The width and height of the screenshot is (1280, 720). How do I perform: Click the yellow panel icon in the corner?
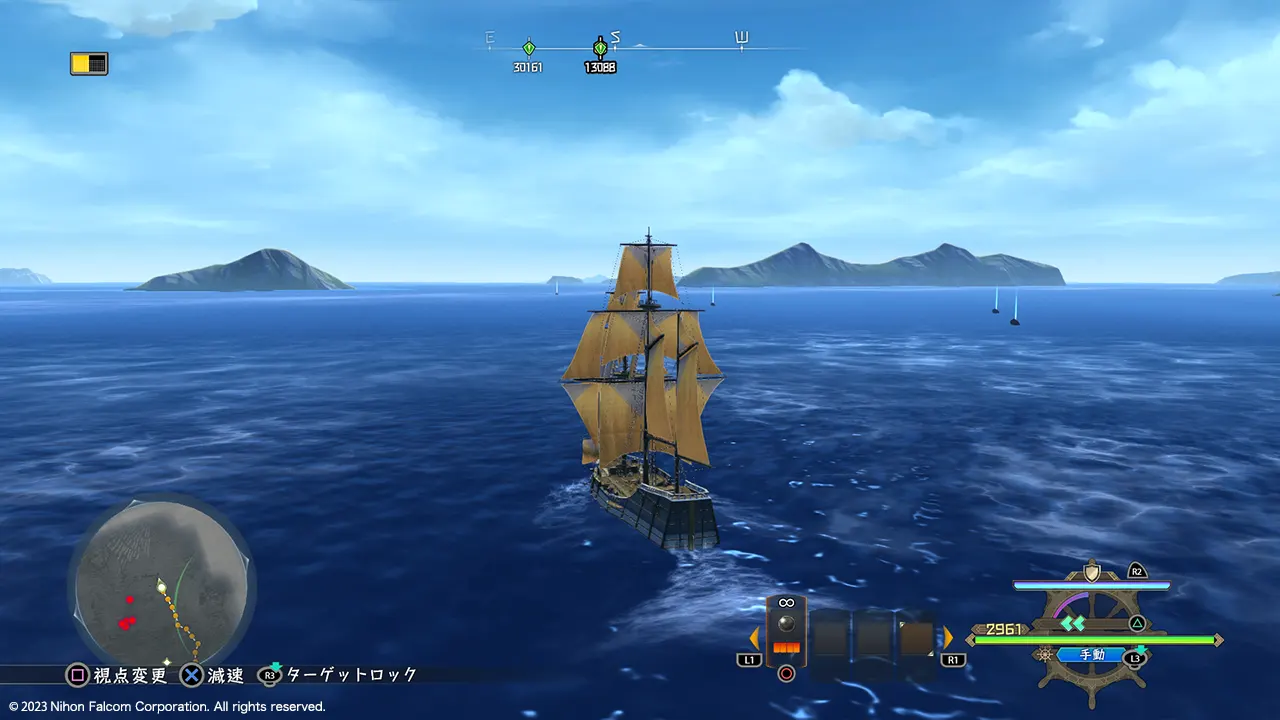(x=89, y=63)
